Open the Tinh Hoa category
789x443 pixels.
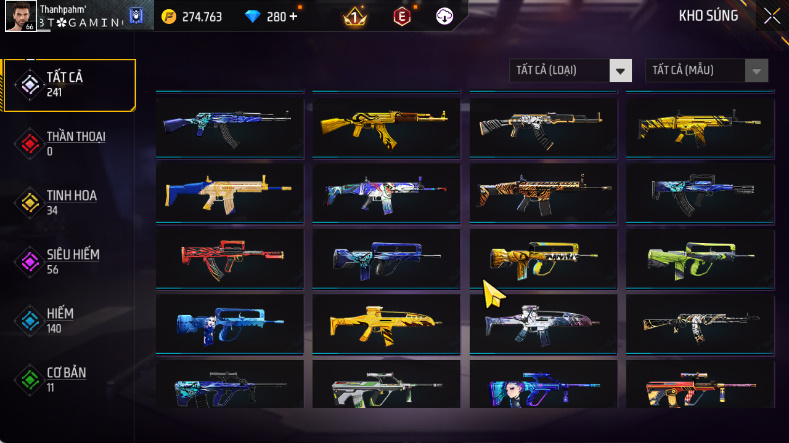pyautogui.click(x=68, y=202)
